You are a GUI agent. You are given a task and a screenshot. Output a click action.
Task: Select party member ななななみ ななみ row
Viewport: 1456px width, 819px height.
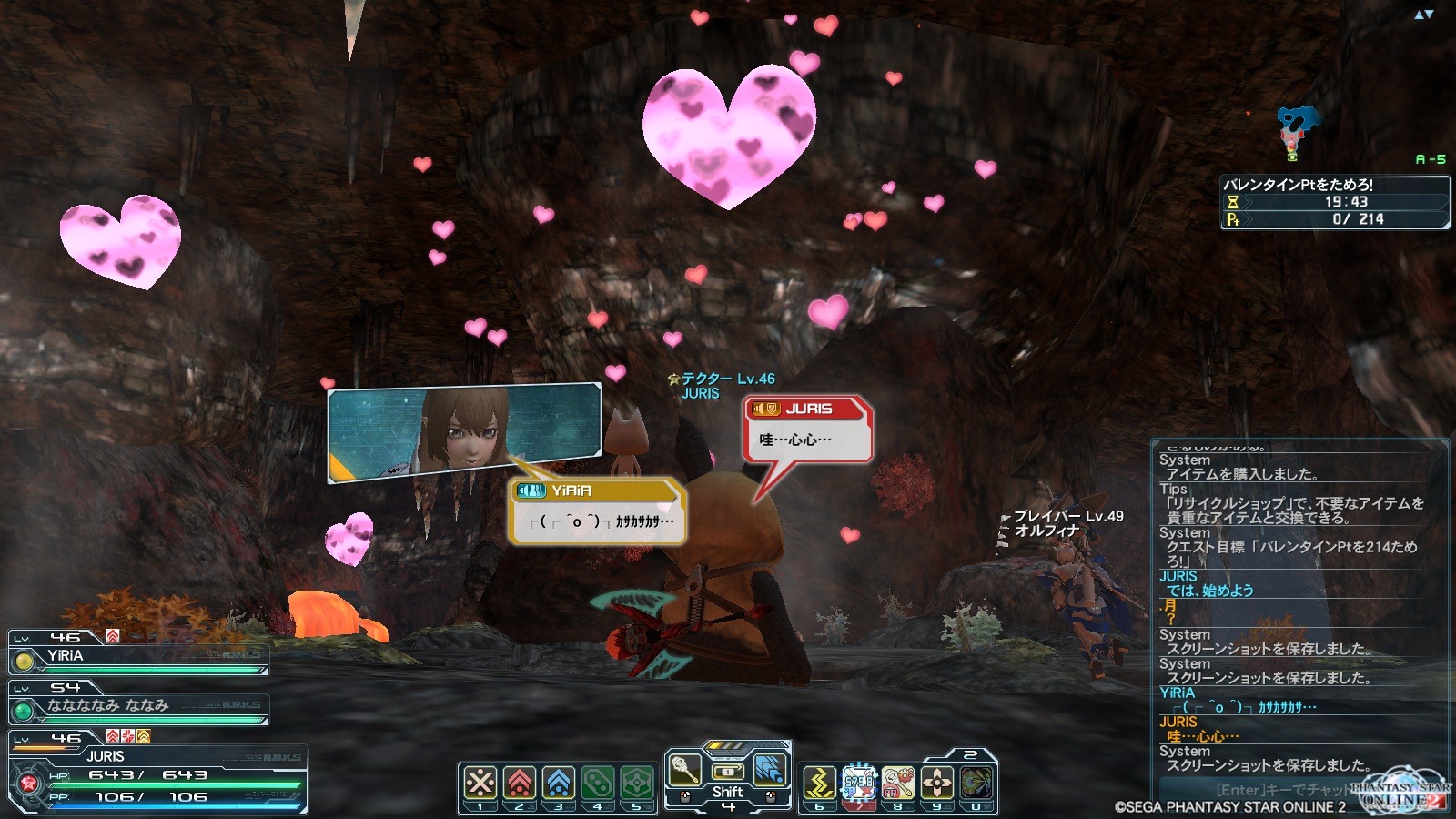[x=138, y=707]
